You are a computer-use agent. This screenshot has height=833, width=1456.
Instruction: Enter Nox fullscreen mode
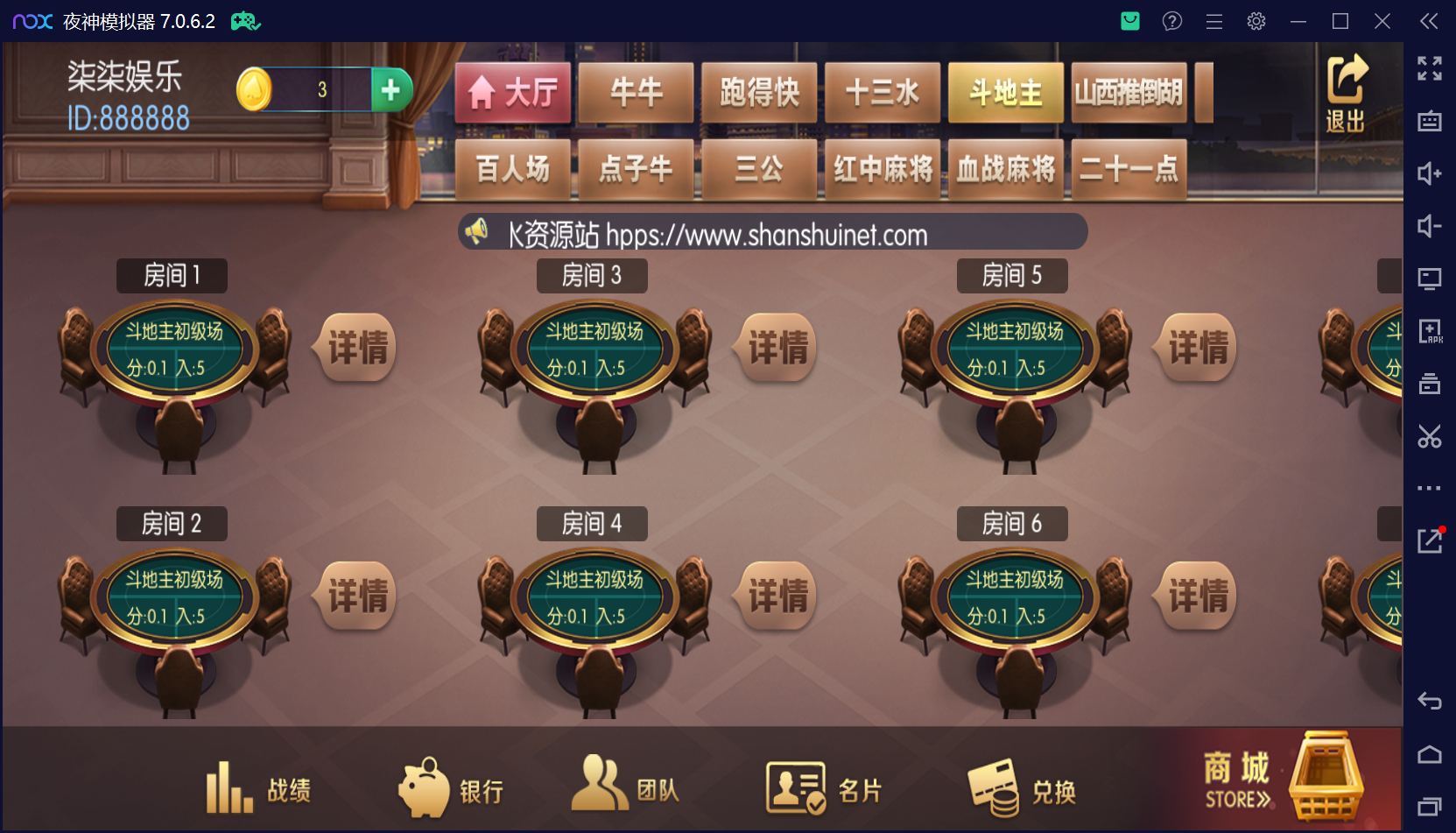[1429, 68]
